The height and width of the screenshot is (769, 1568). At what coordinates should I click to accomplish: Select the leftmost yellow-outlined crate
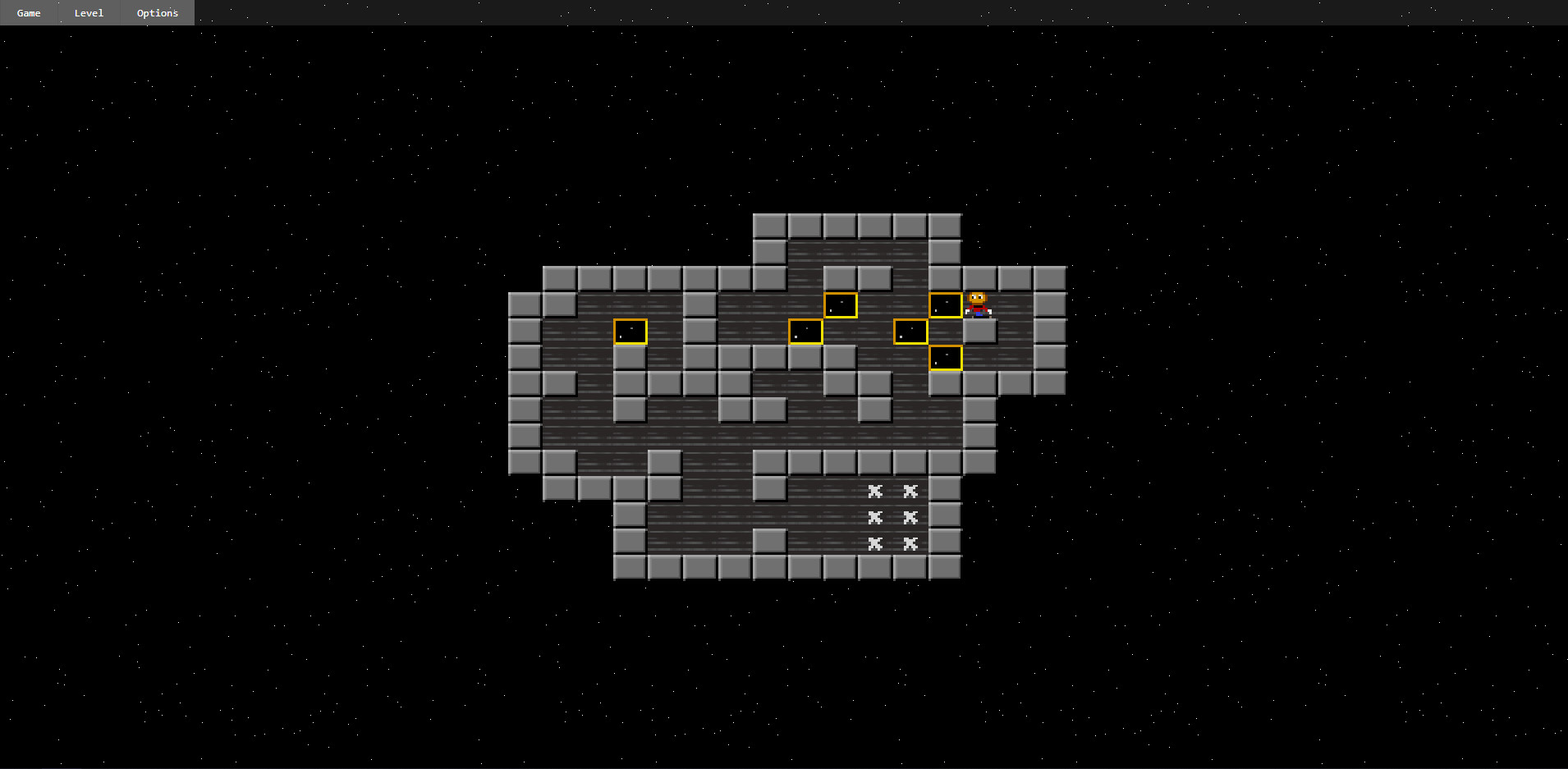630,332
